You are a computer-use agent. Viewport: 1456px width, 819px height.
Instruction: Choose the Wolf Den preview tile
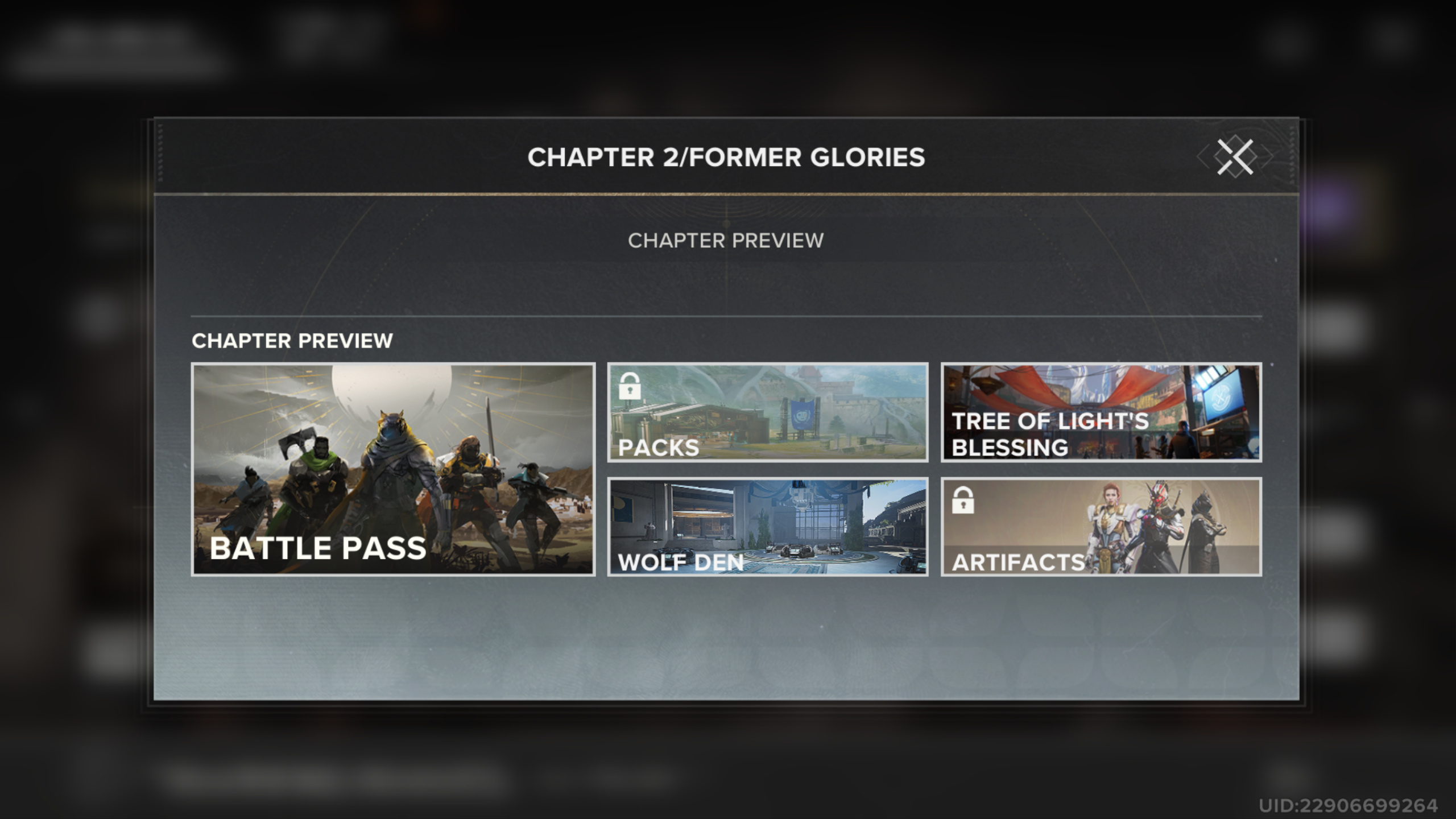coord(767,527)
